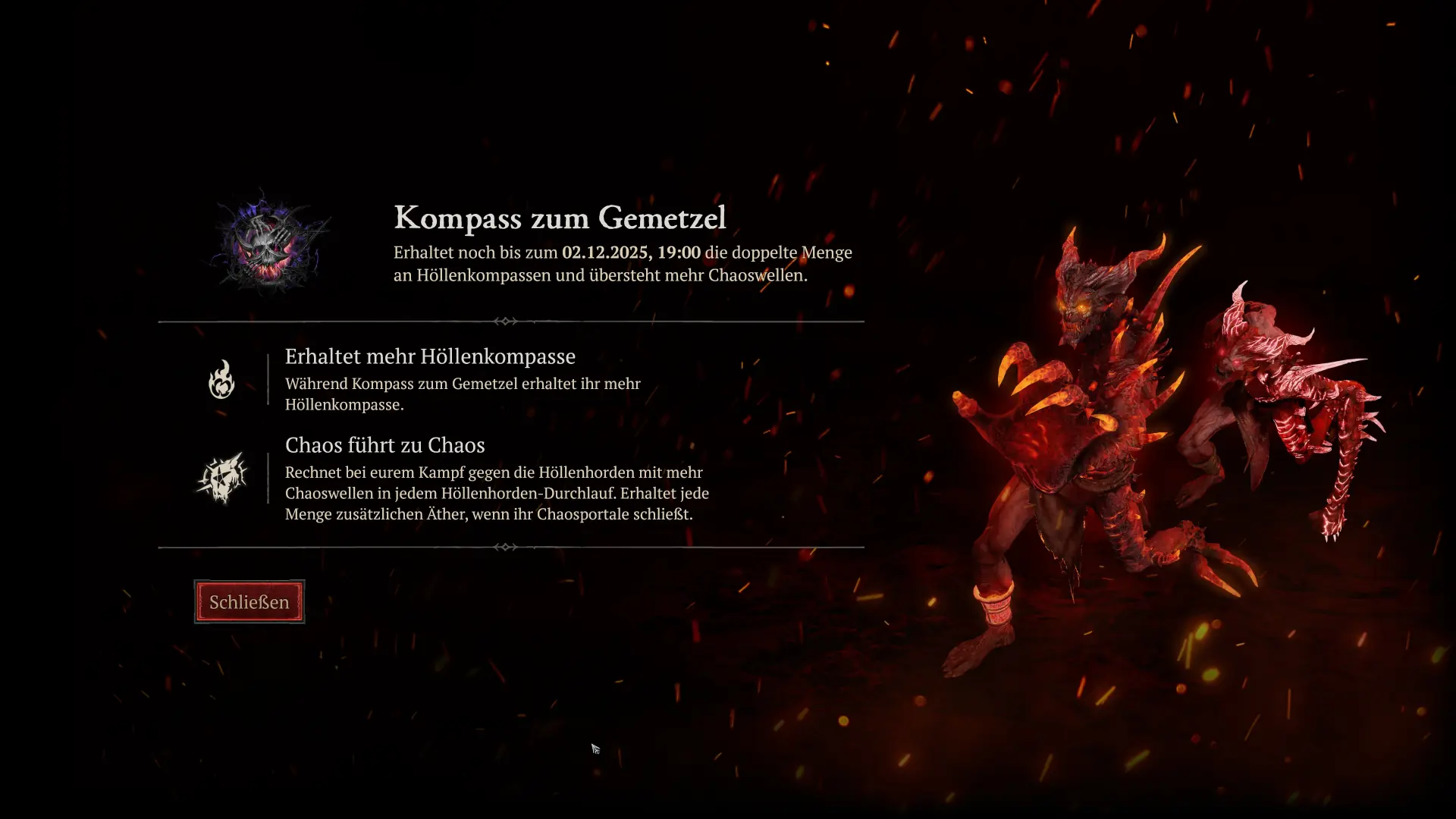Click the upper diamond divider ornament

coord(507,321)
